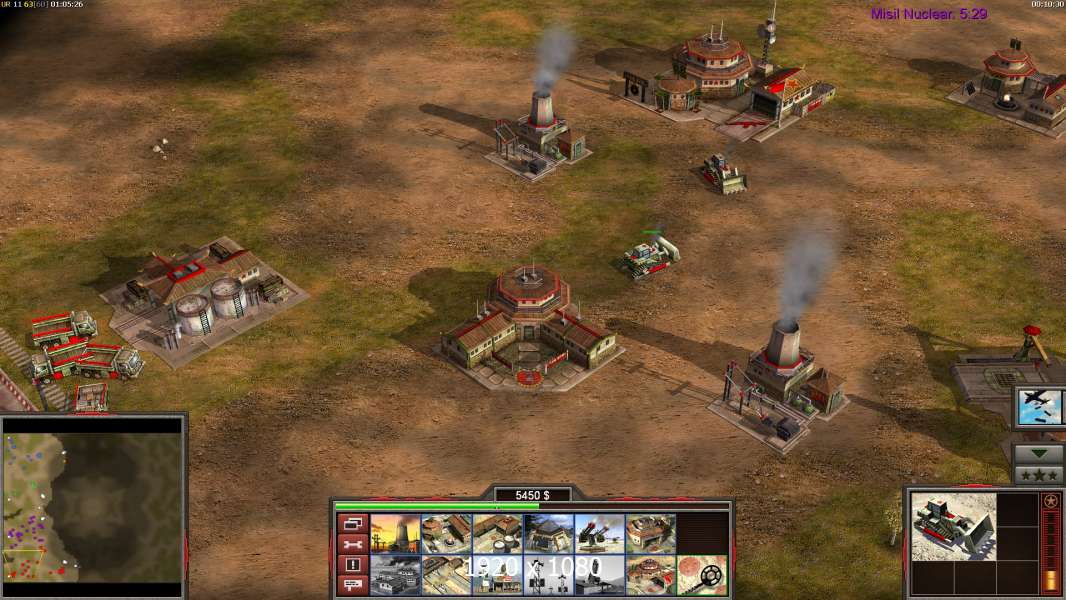Image resolution: width=1066 pixels, height=600 pixels.
Task: Click the minimap to move the camera
Action: (x=93, y=501)
